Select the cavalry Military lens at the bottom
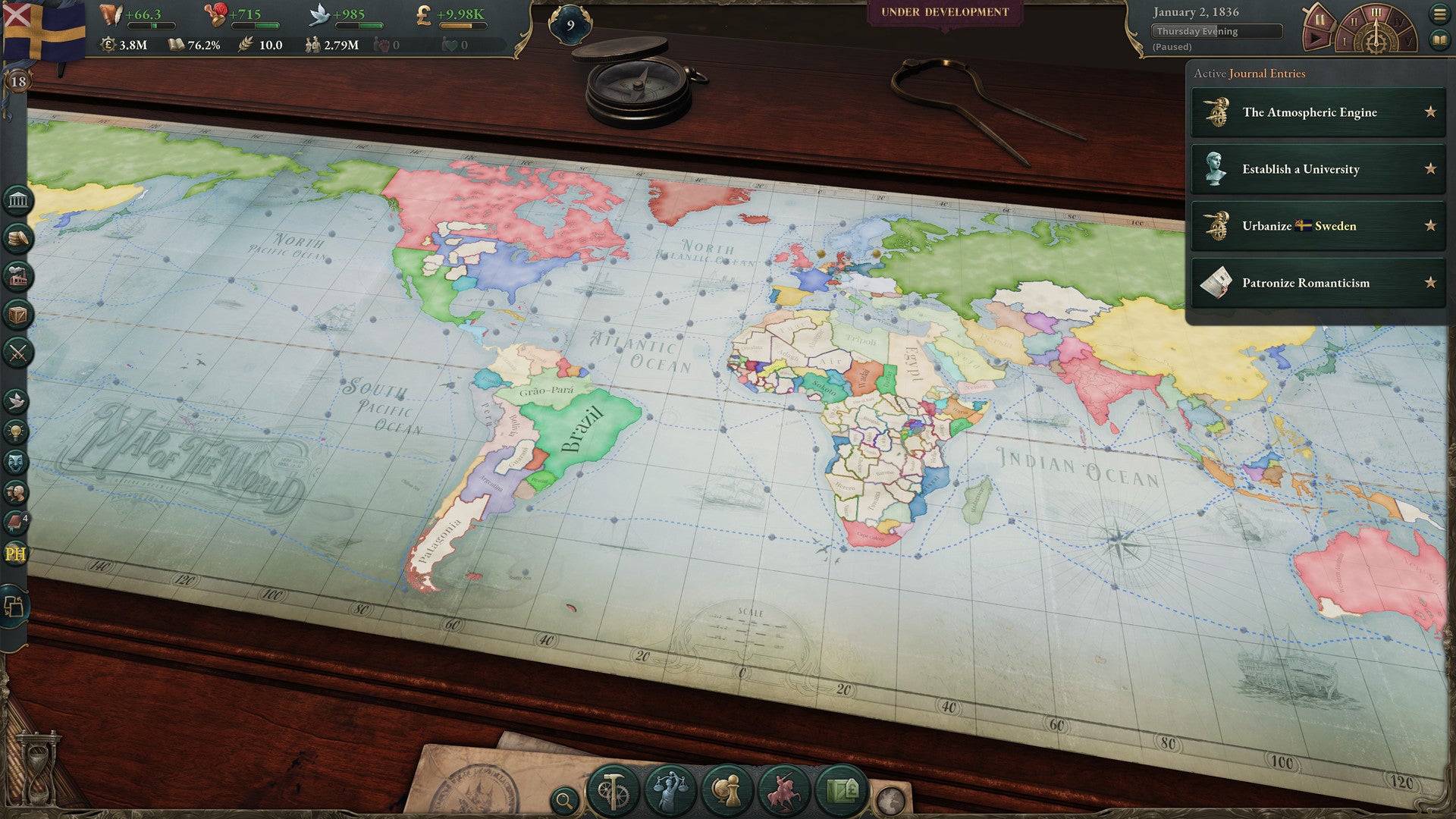The width and height of the screenshot is (1456, 819). [784, 790]
